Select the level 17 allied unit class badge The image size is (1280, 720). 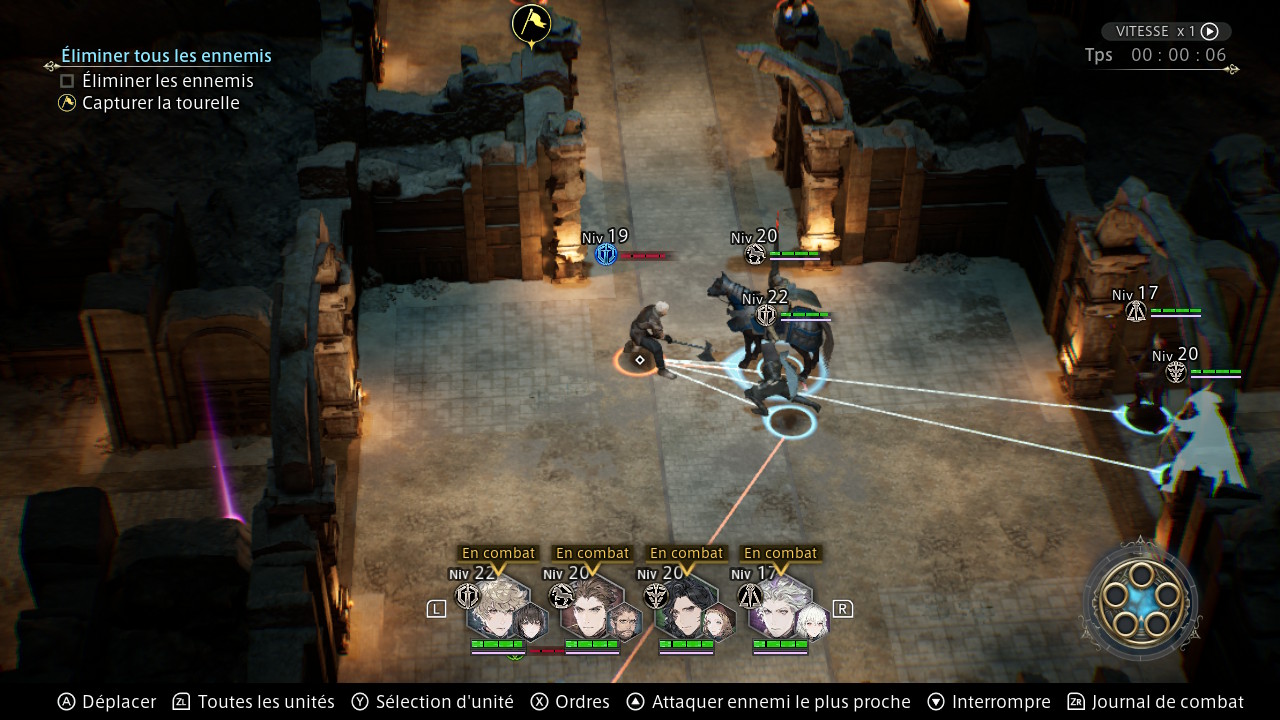point(1135,311)
